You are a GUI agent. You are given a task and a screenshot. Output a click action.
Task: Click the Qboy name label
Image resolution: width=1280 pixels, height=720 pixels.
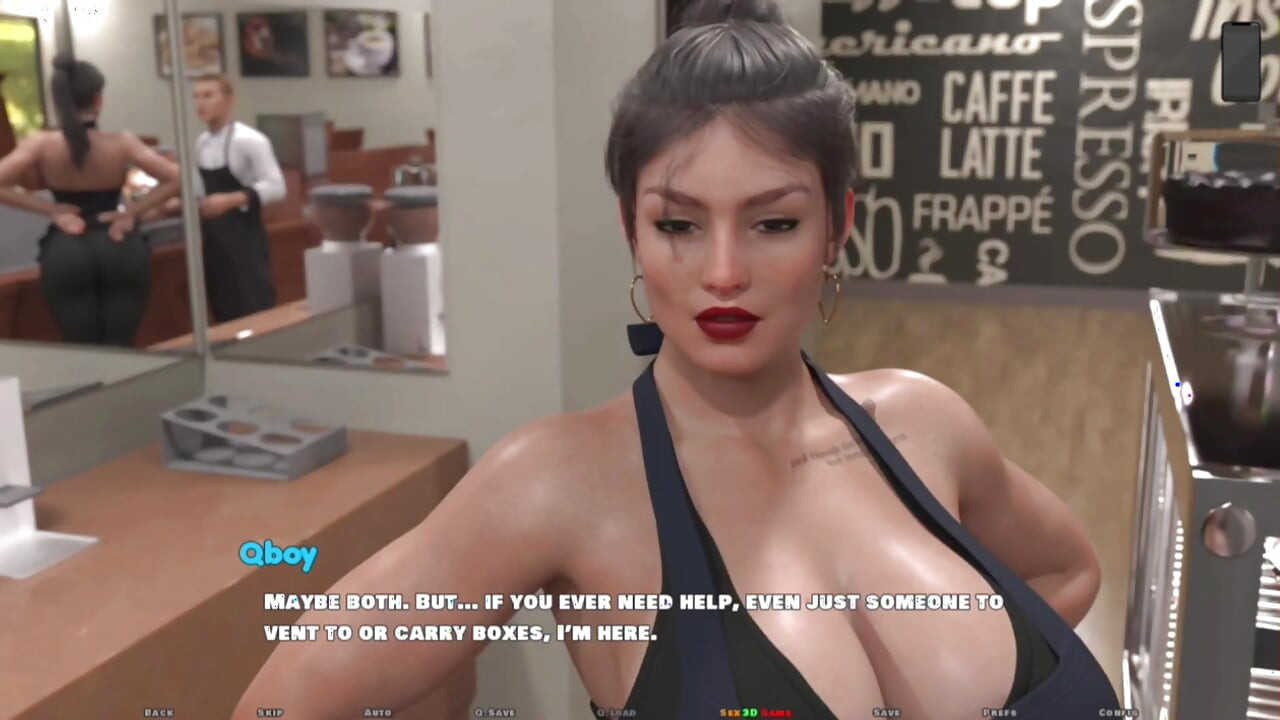[278, 555]
